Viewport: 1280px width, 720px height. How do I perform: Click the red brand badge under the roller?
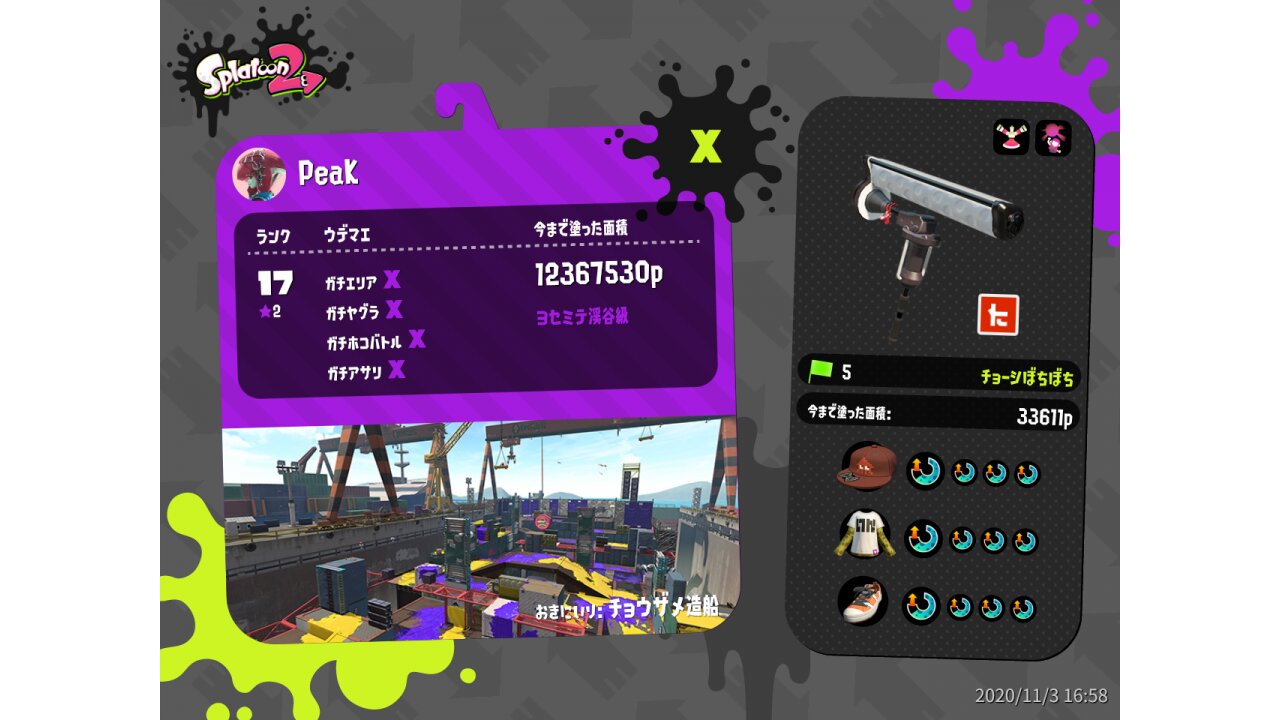point(997,314)
